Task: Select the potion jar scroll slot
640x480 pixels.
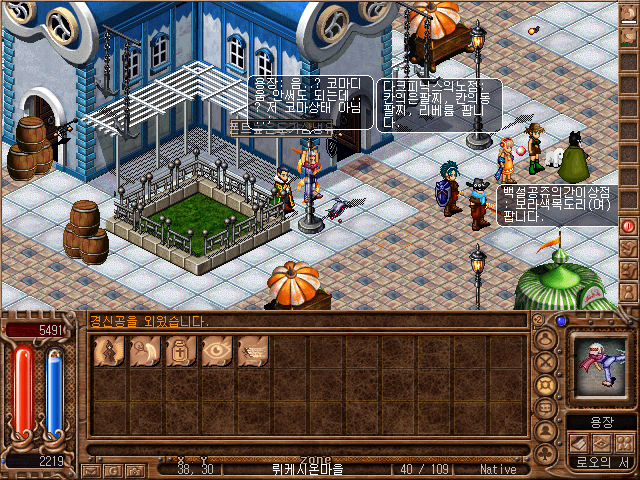Action: pos(179,352)
